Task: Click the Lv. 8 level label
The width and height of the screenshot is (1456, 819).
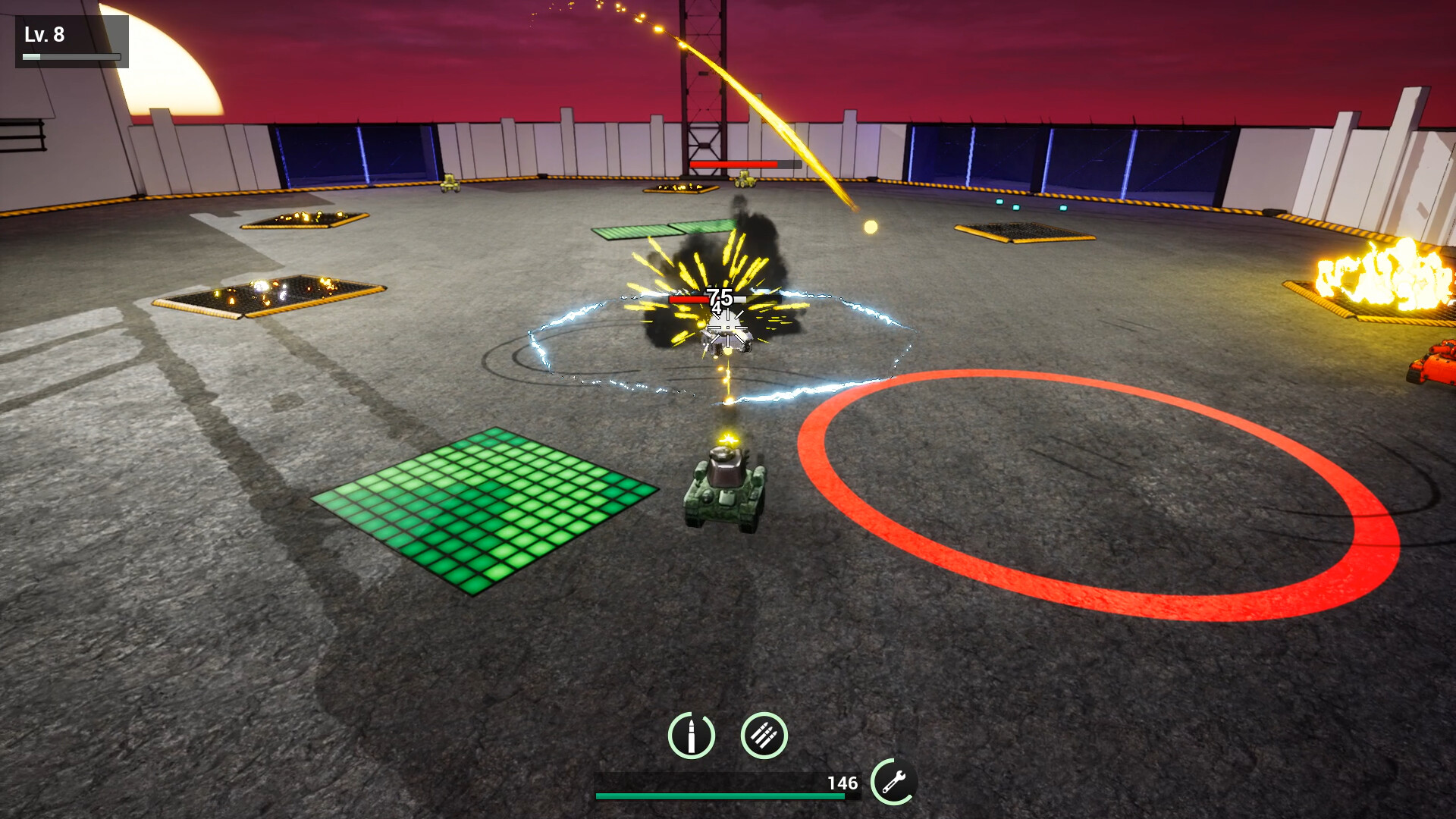Action: point(45,33)
